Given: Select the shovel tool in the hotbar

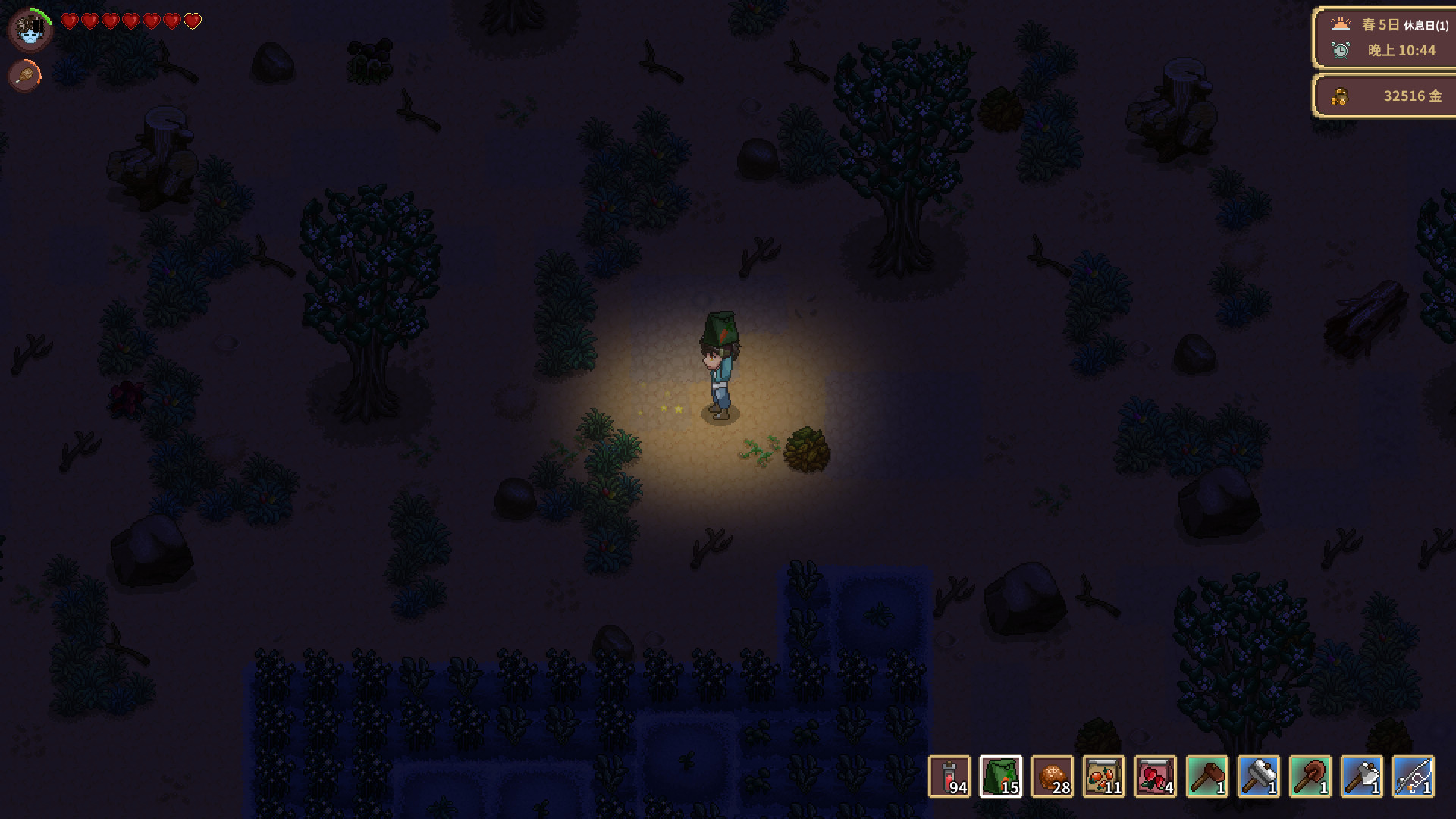Looking at the screenshot, I should point(1311,775).
